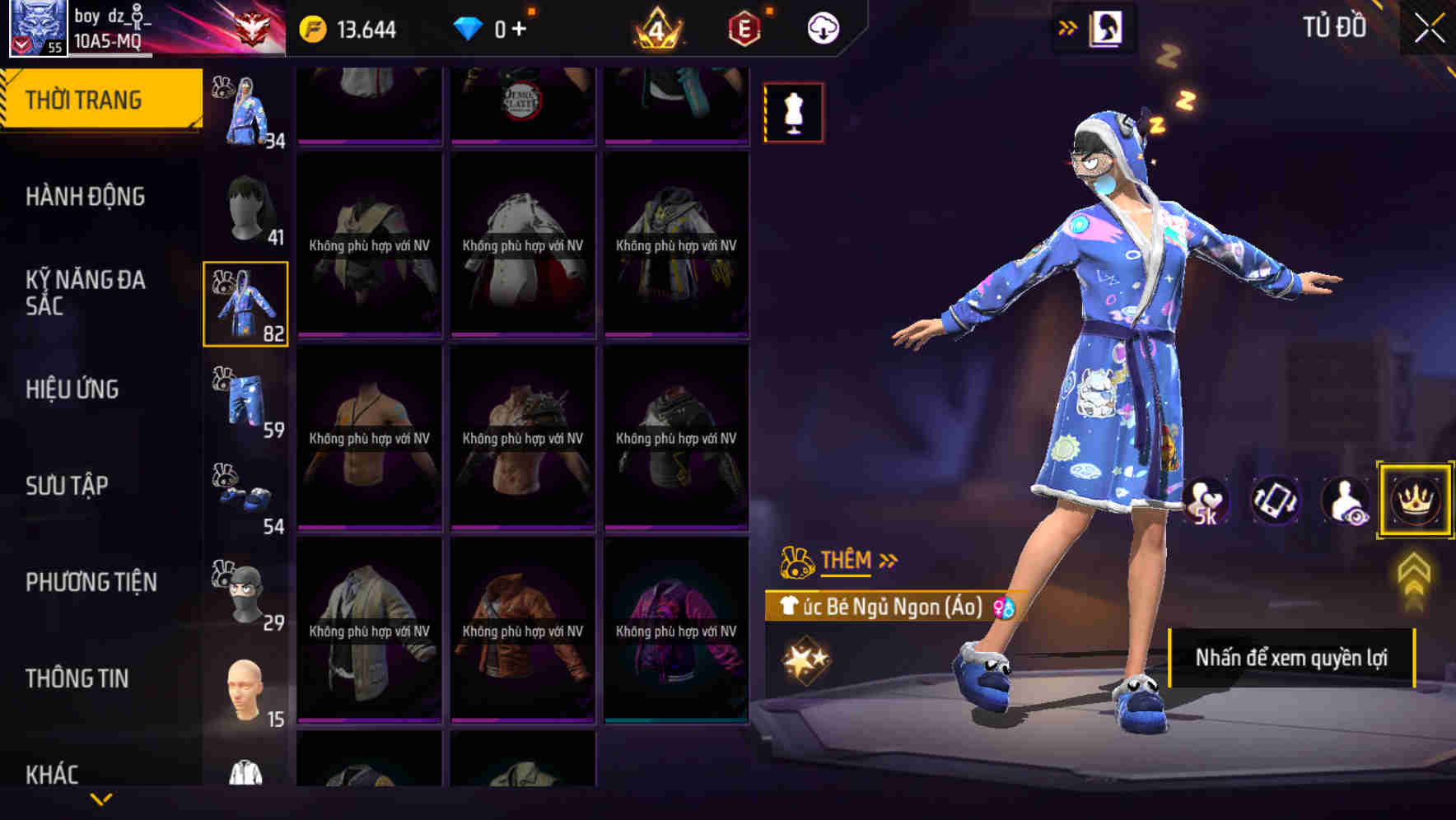Switch to the HÀNH ĐỘNG tab
The image size is (1456, 820).
[x=86, y=196]
